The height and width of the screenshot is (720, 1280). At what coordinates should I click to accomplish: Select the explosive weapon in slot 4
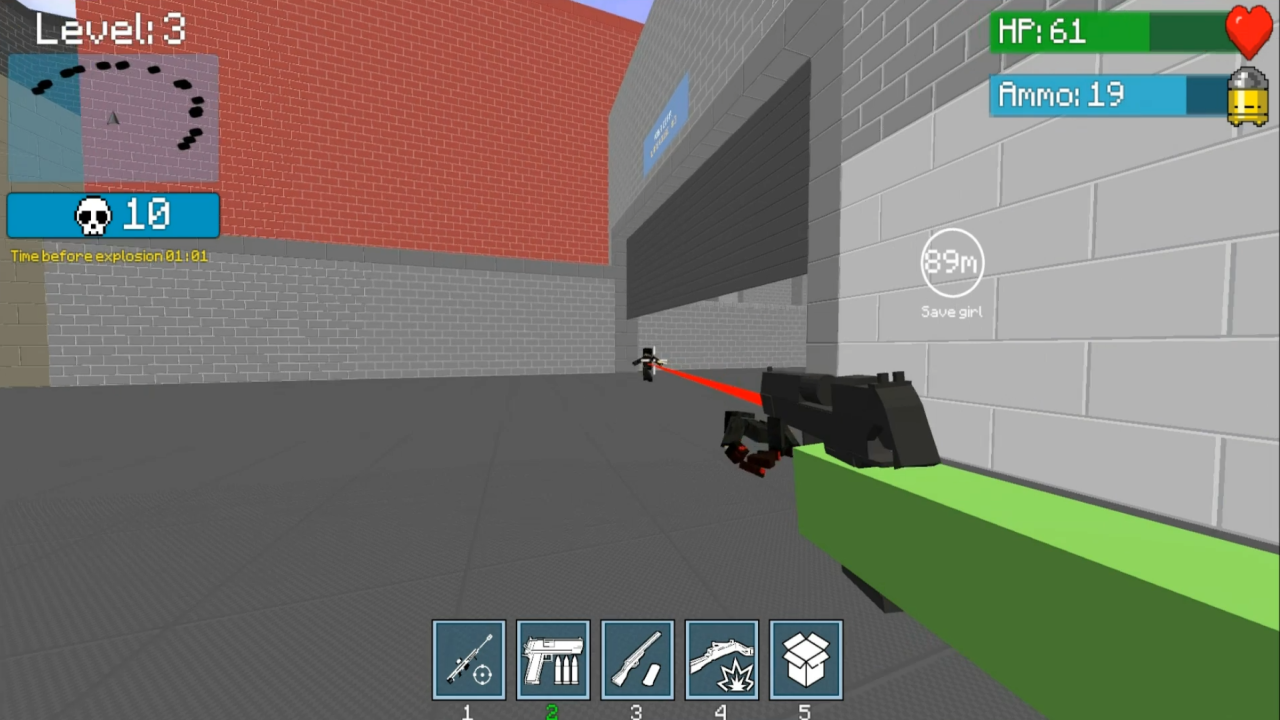(x=721, y=659)
